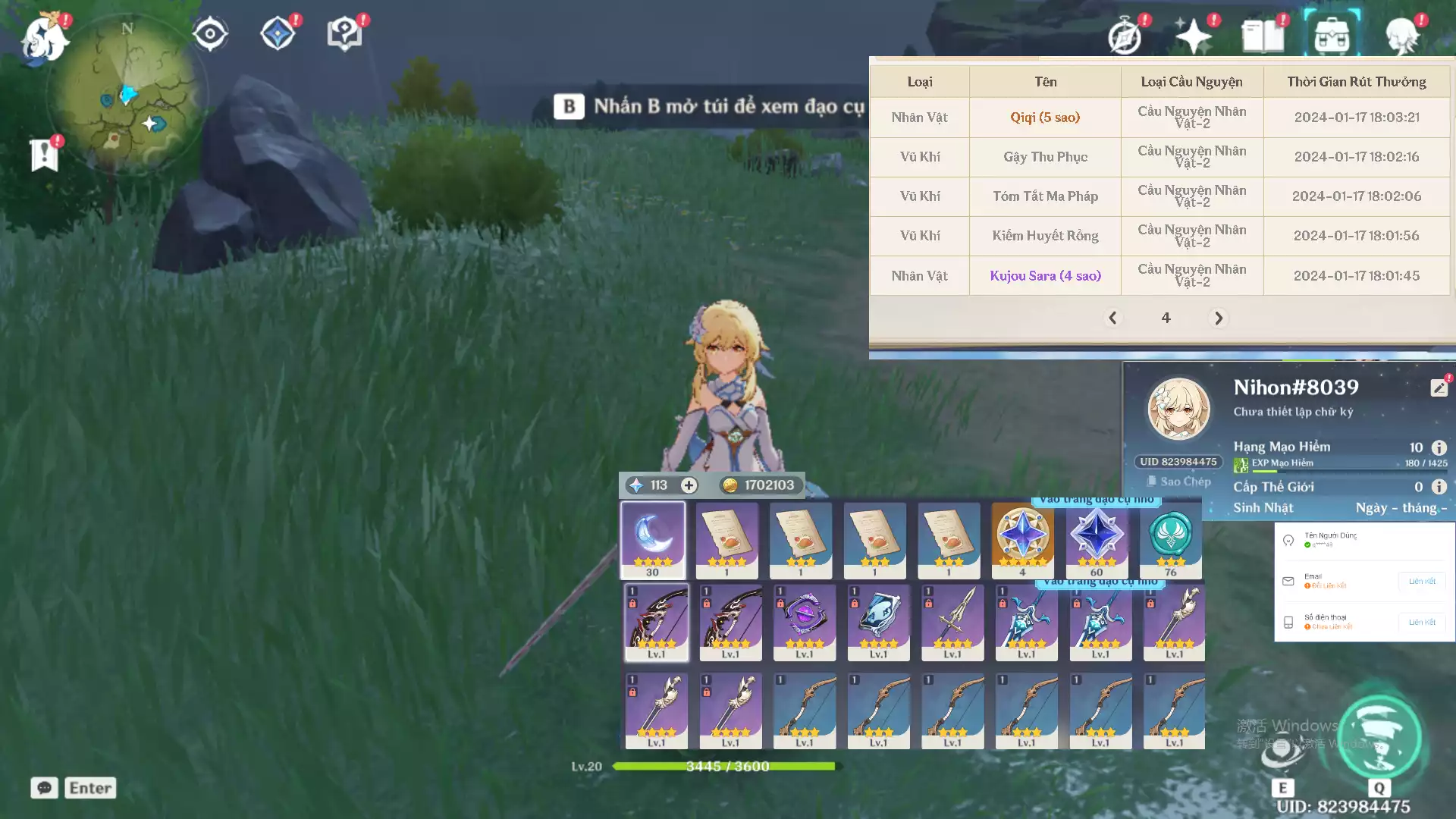Go to next wish history page
This screenshot has height=819, width=1456.
tap(1219, 318)
